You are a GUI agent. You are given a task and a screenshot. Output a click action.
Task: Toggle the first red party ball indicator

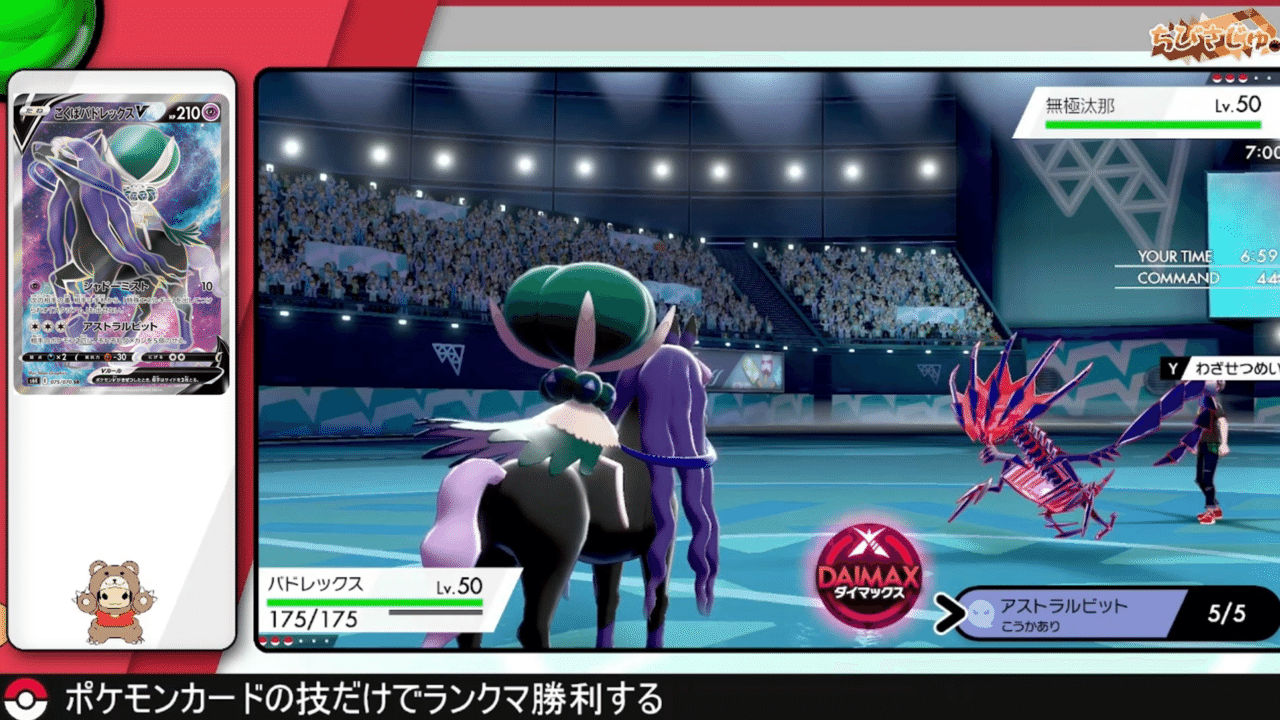262,641
